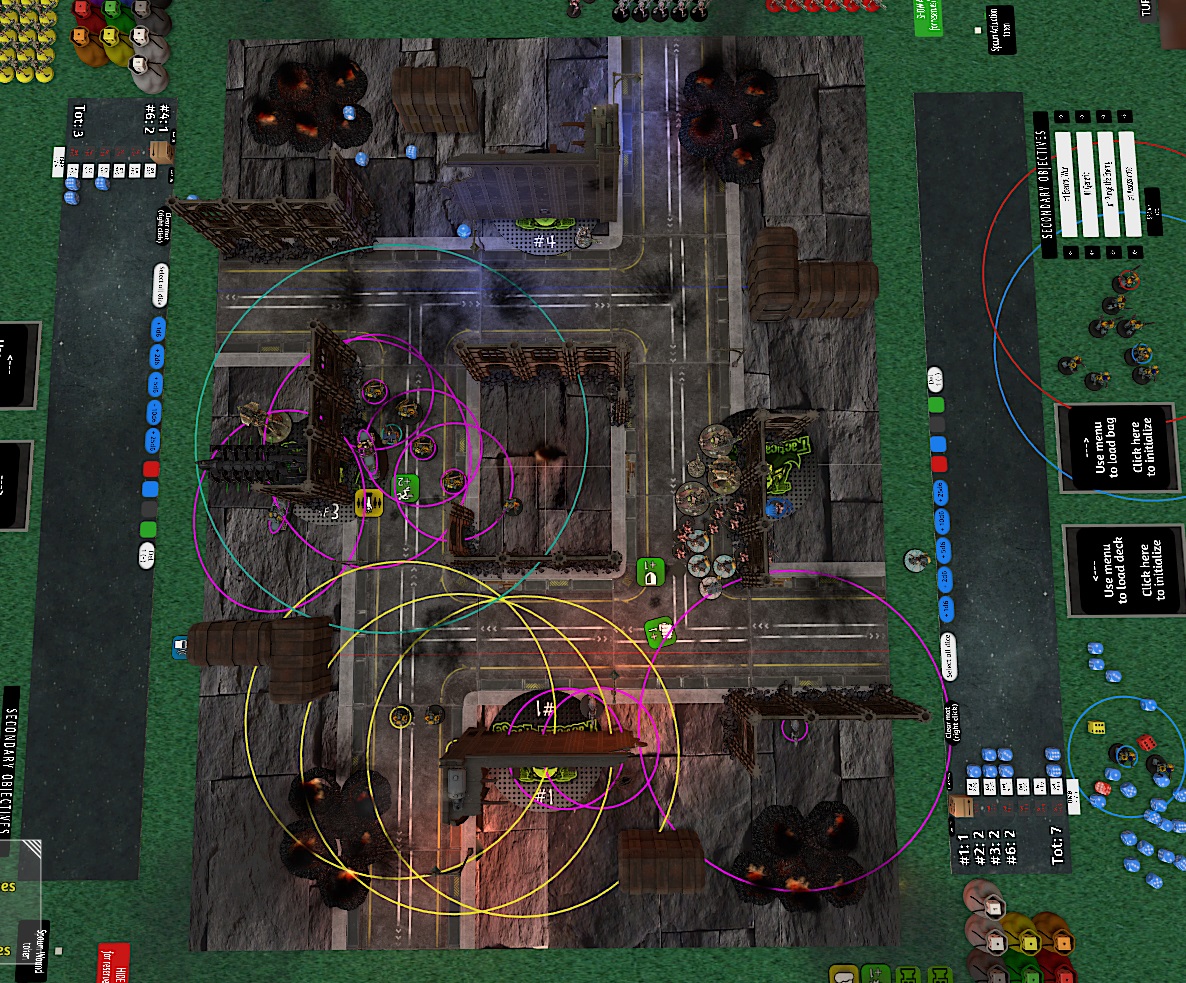The image size is (1186, 983).
Task: Select all dice on the Tot: 7 mat
Action: (x=947, y=656)
